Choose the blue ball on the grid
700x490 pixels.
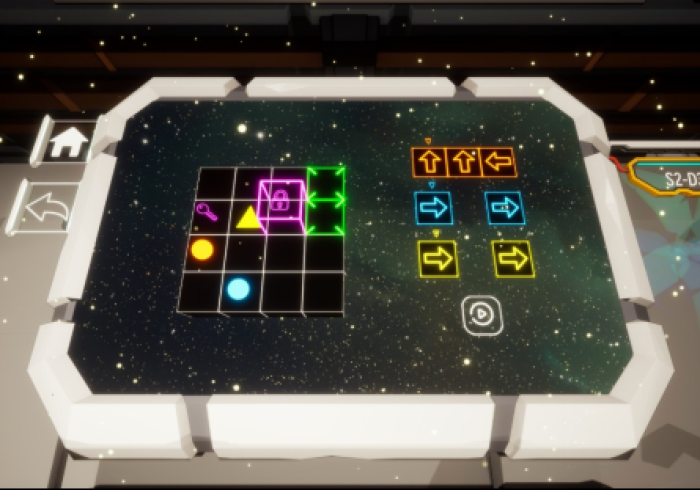coord(238,290)
